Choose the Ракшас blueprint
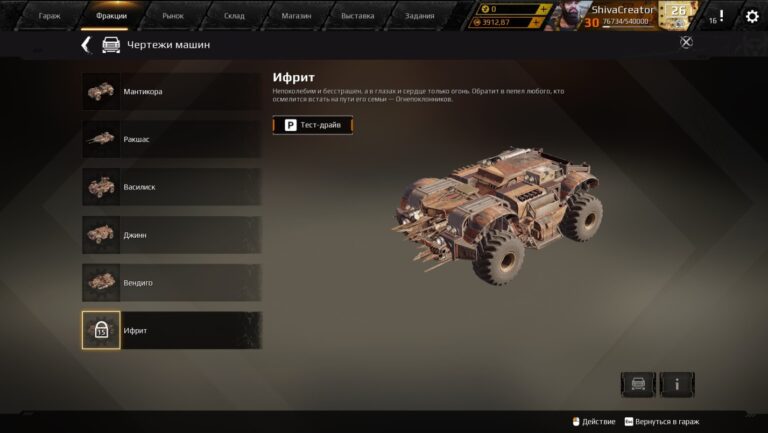Image resolution: width=768 pixels, height=433 pixels. coord(171,139)
